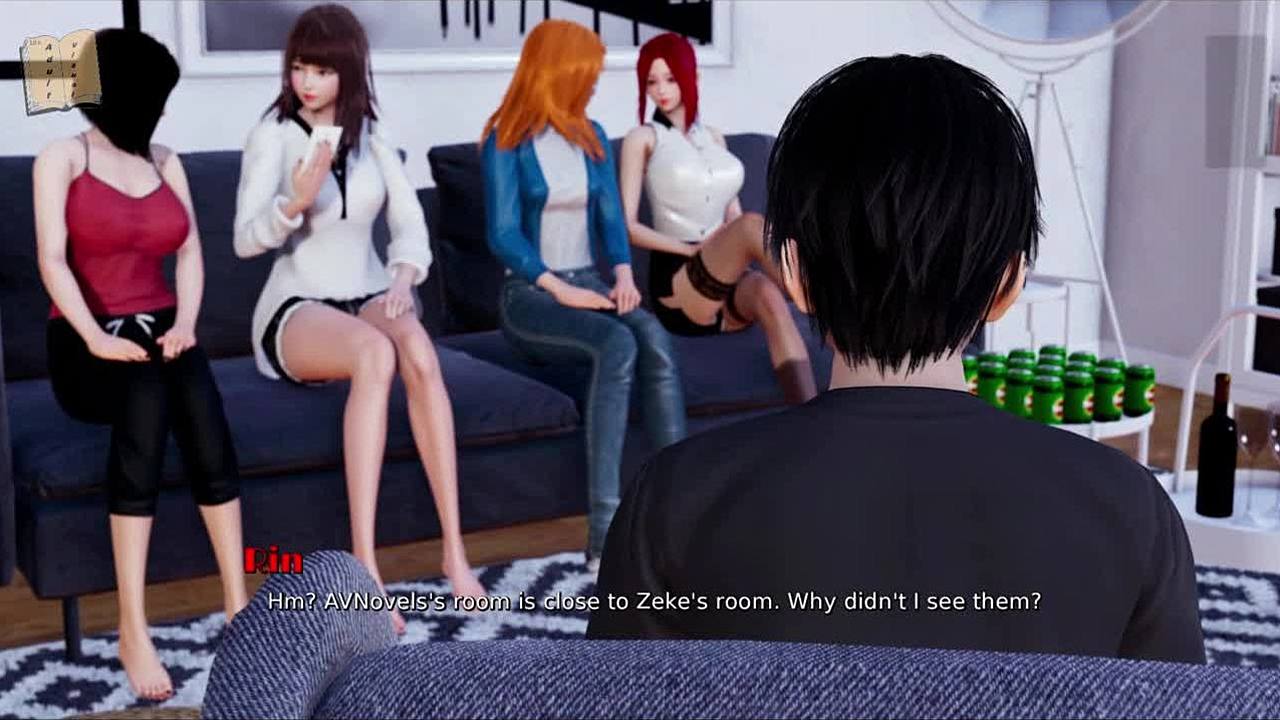Click the open book logo icon
This screenshot has height=720, width=1280.
61,72
